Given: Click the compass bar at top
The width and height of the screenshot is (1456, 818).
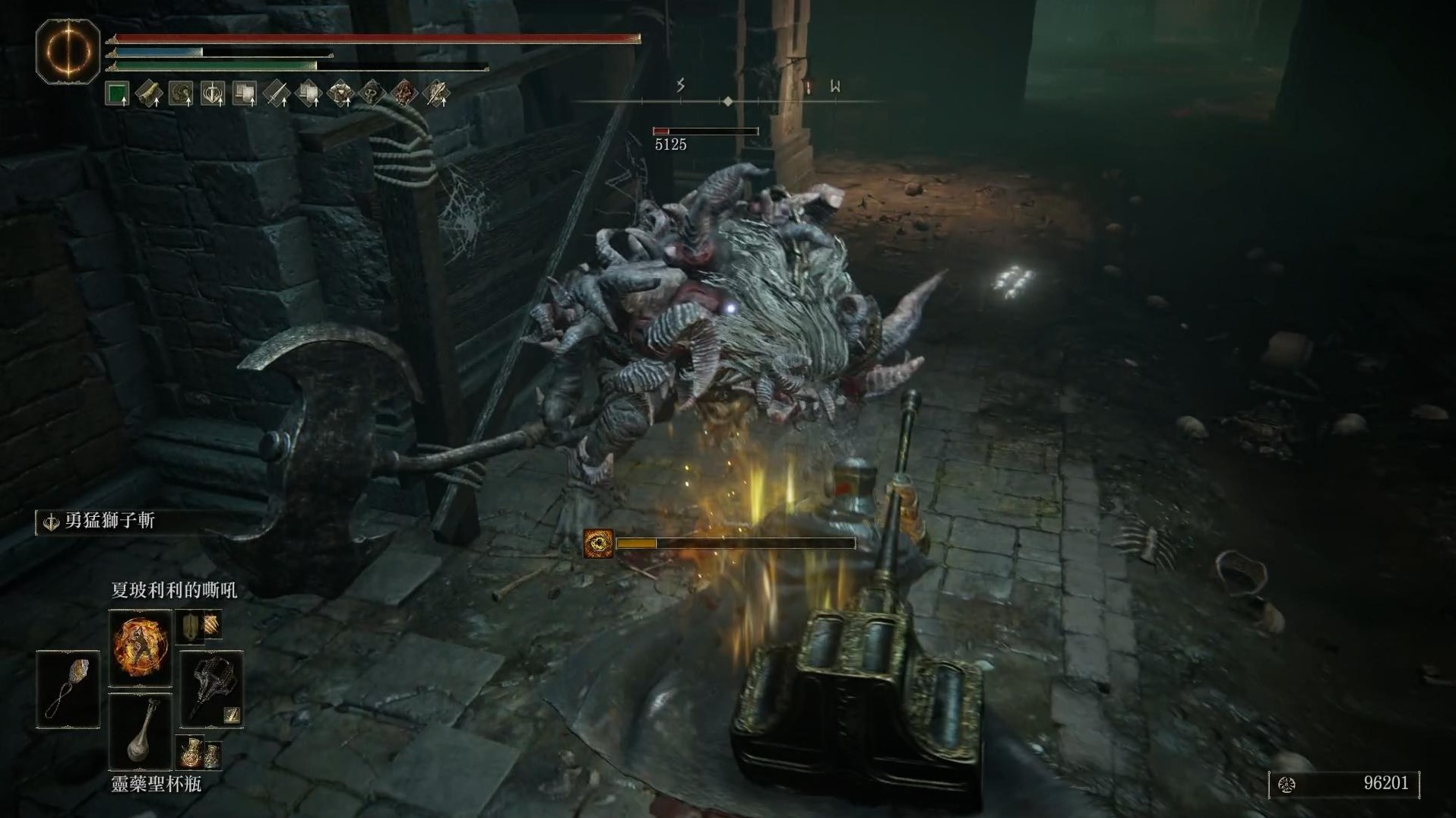Looking at the screenshot, I should [727, 100].
